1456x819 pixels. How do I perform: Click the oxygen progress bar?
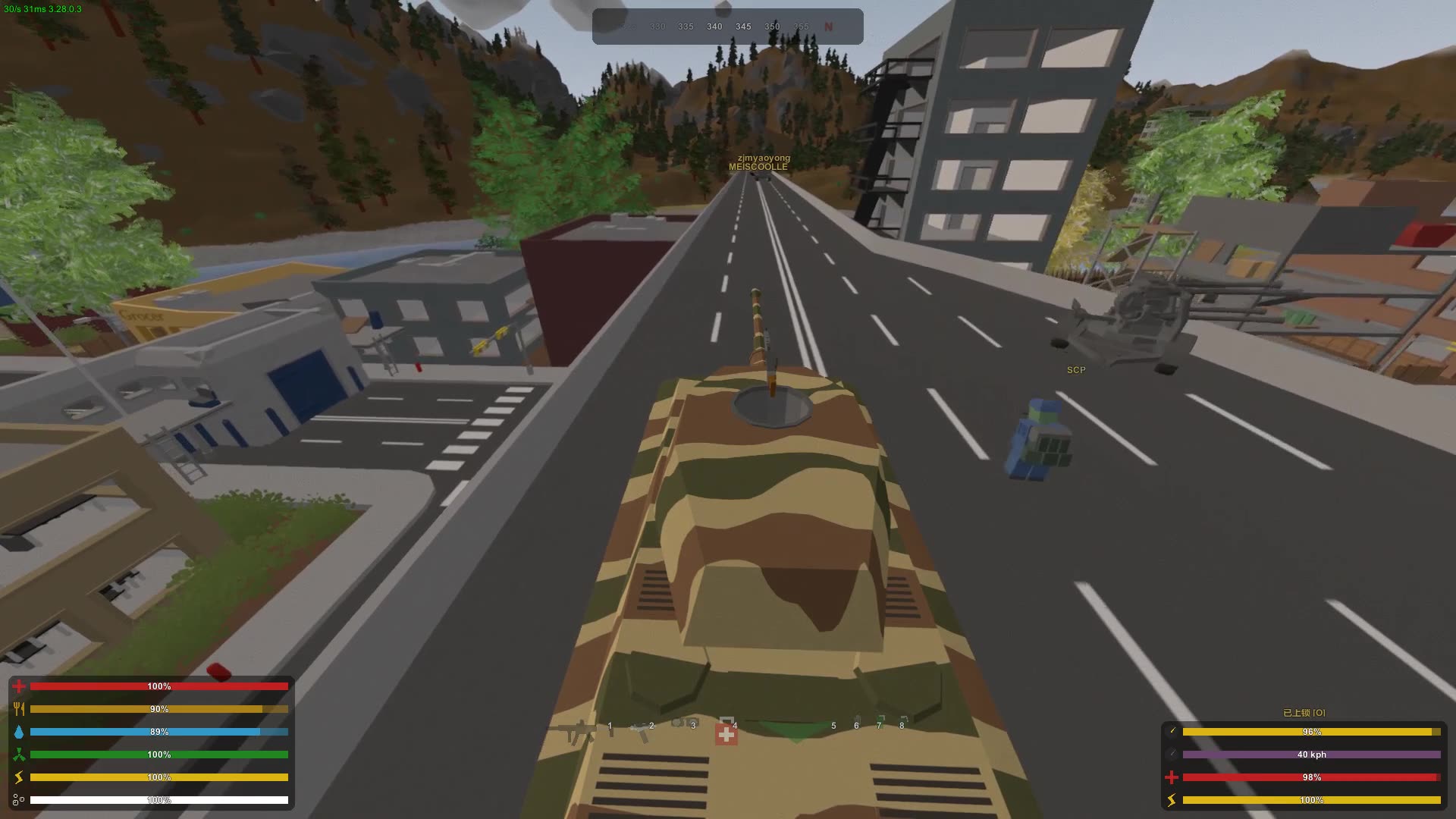pos(159,800)
